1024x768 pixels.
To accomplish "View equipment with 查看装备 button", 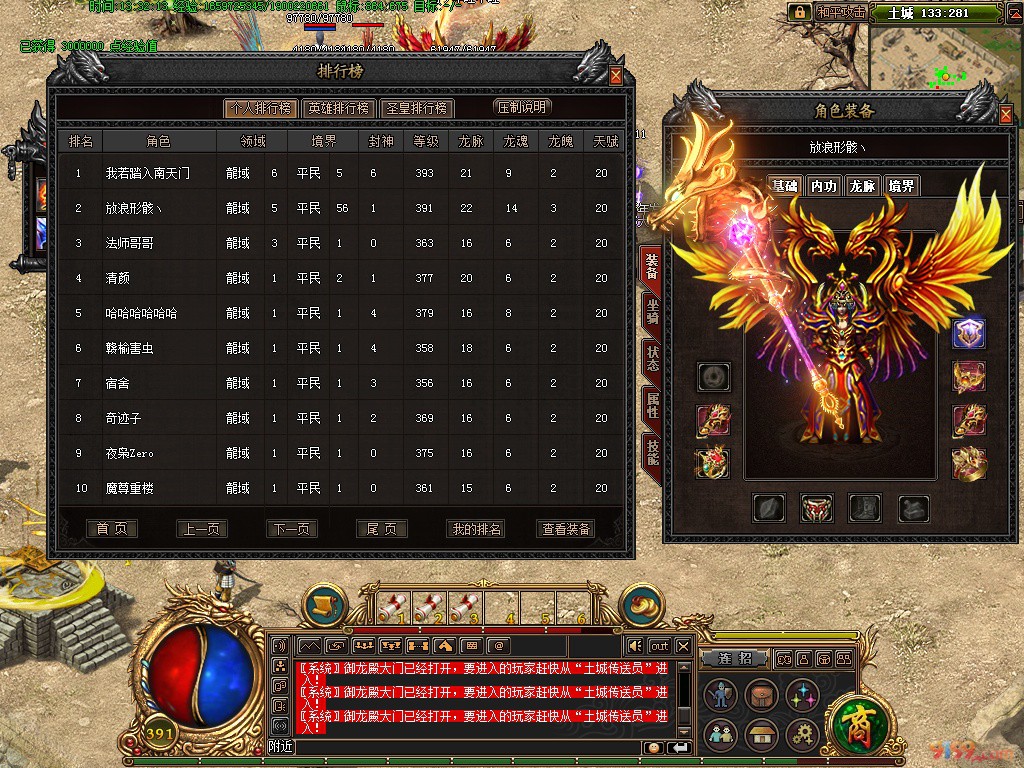I will [566, 529].
